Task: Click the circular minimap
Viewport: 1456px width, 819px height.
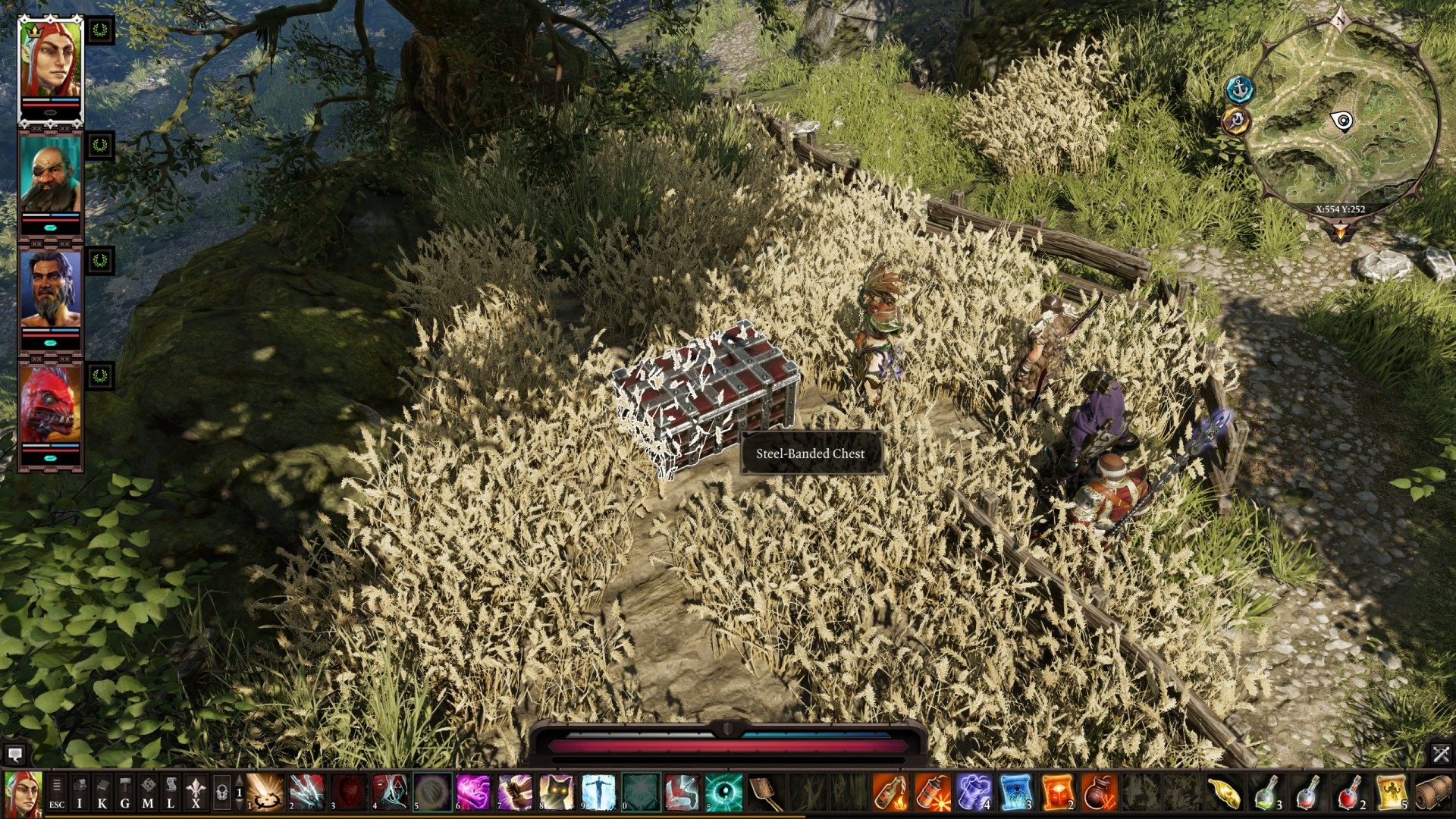Action: pos(1341,121)
